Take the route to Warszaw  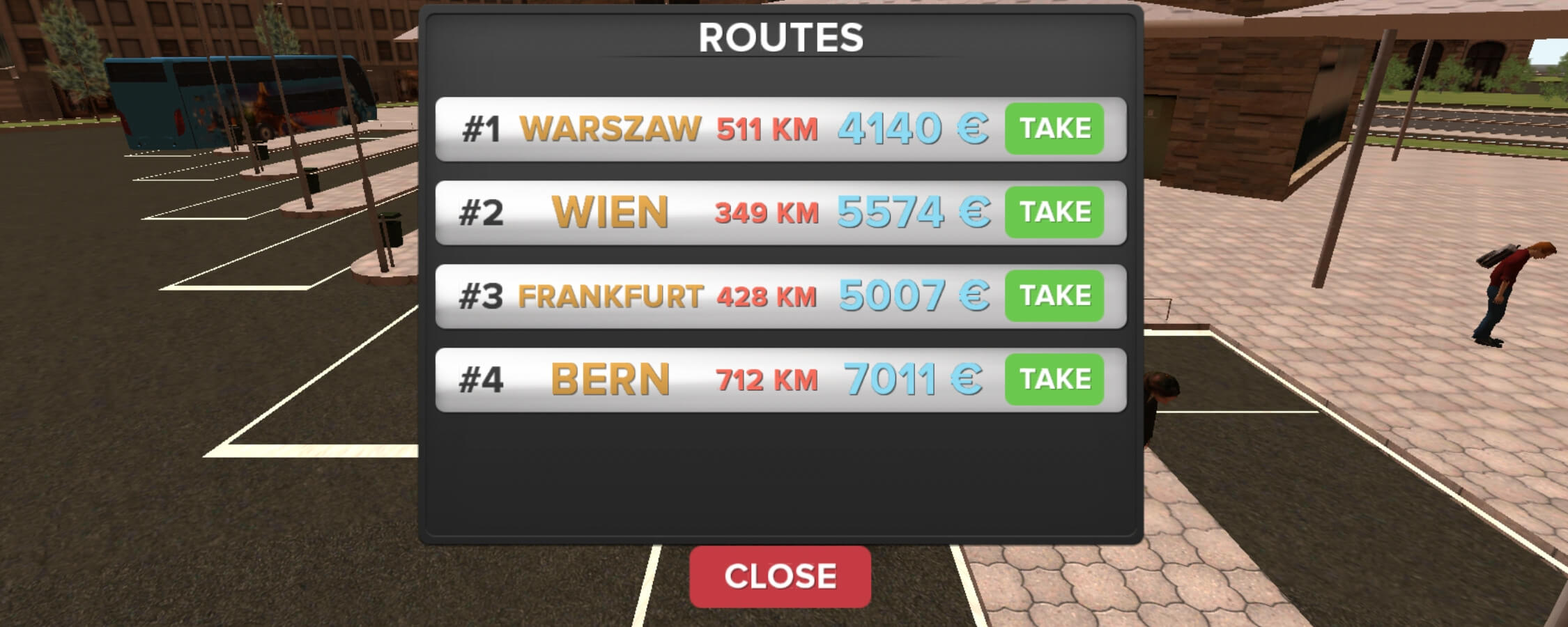pos(1054,127)
